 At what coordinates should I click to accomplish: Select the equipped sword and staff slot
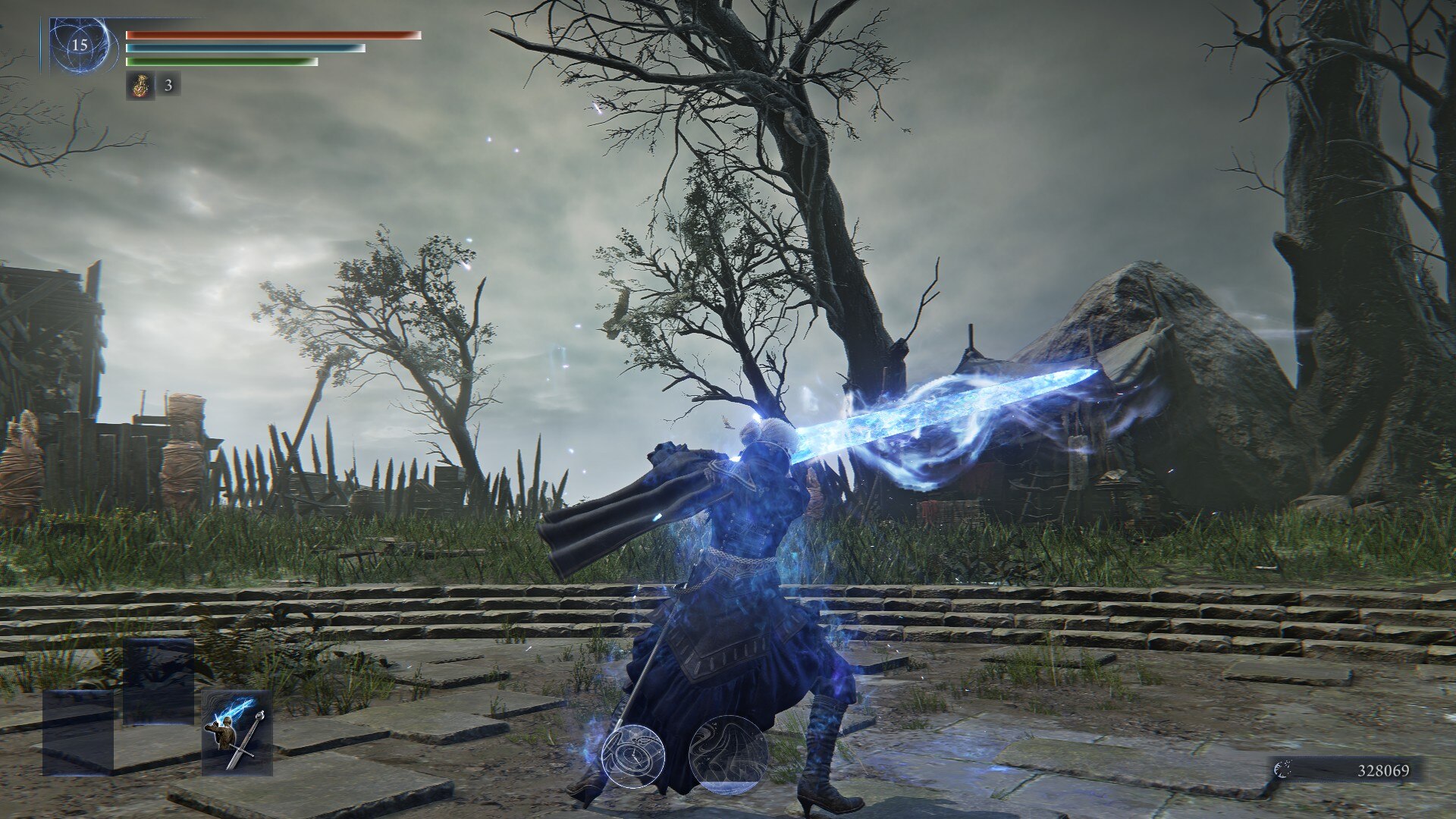[x=237, y=733]
